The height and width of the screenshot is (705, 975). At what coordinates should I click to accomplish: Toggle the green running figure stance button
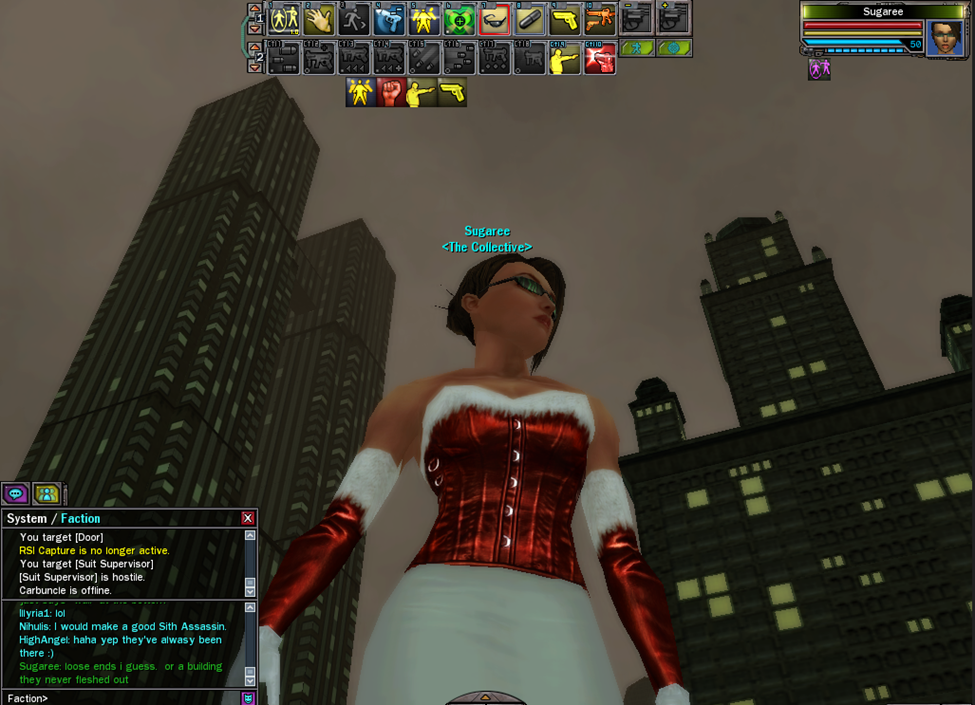click(x=637, y=47)
